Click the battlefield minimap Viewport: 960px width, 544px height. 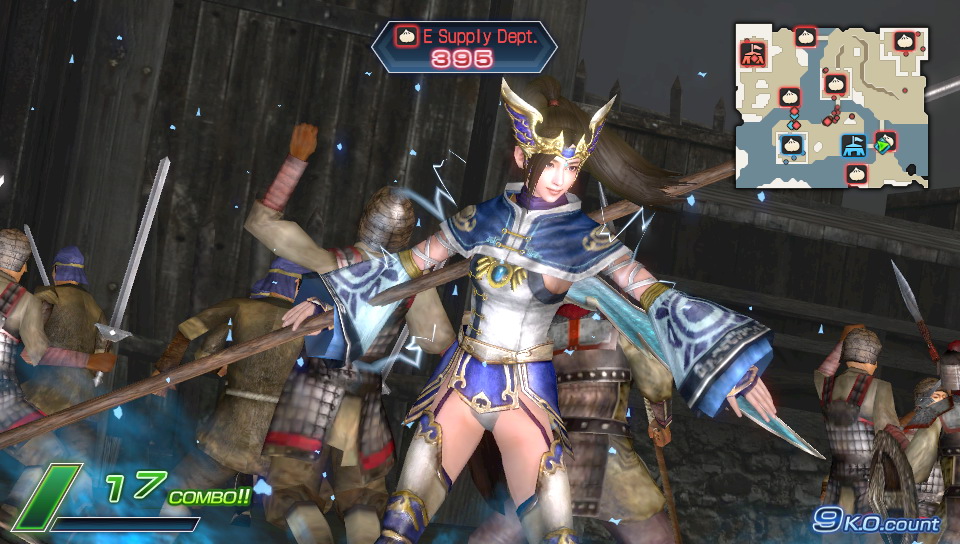[x=832, y=105]
